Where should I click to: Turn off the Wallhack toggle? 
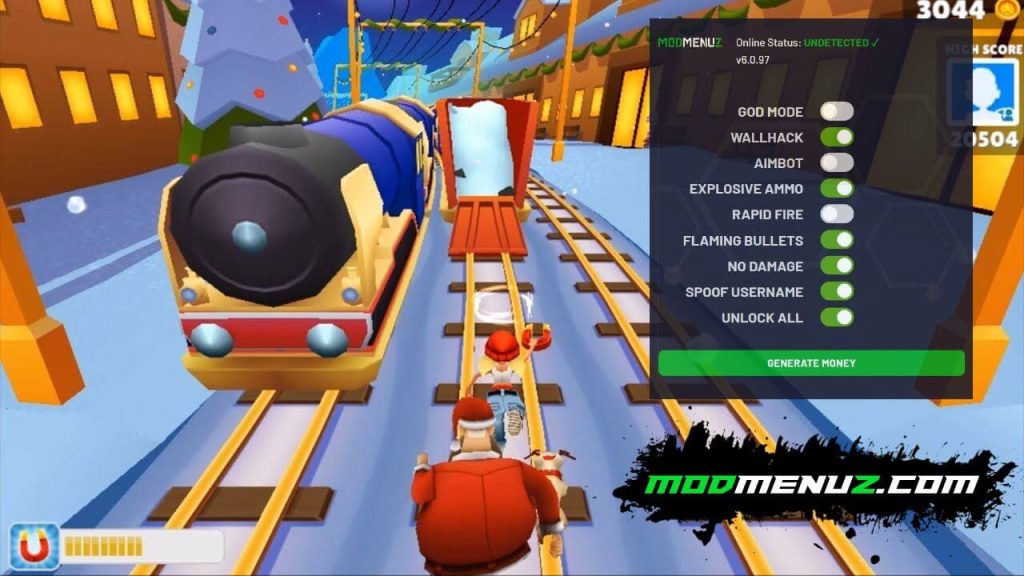point(837,137)
